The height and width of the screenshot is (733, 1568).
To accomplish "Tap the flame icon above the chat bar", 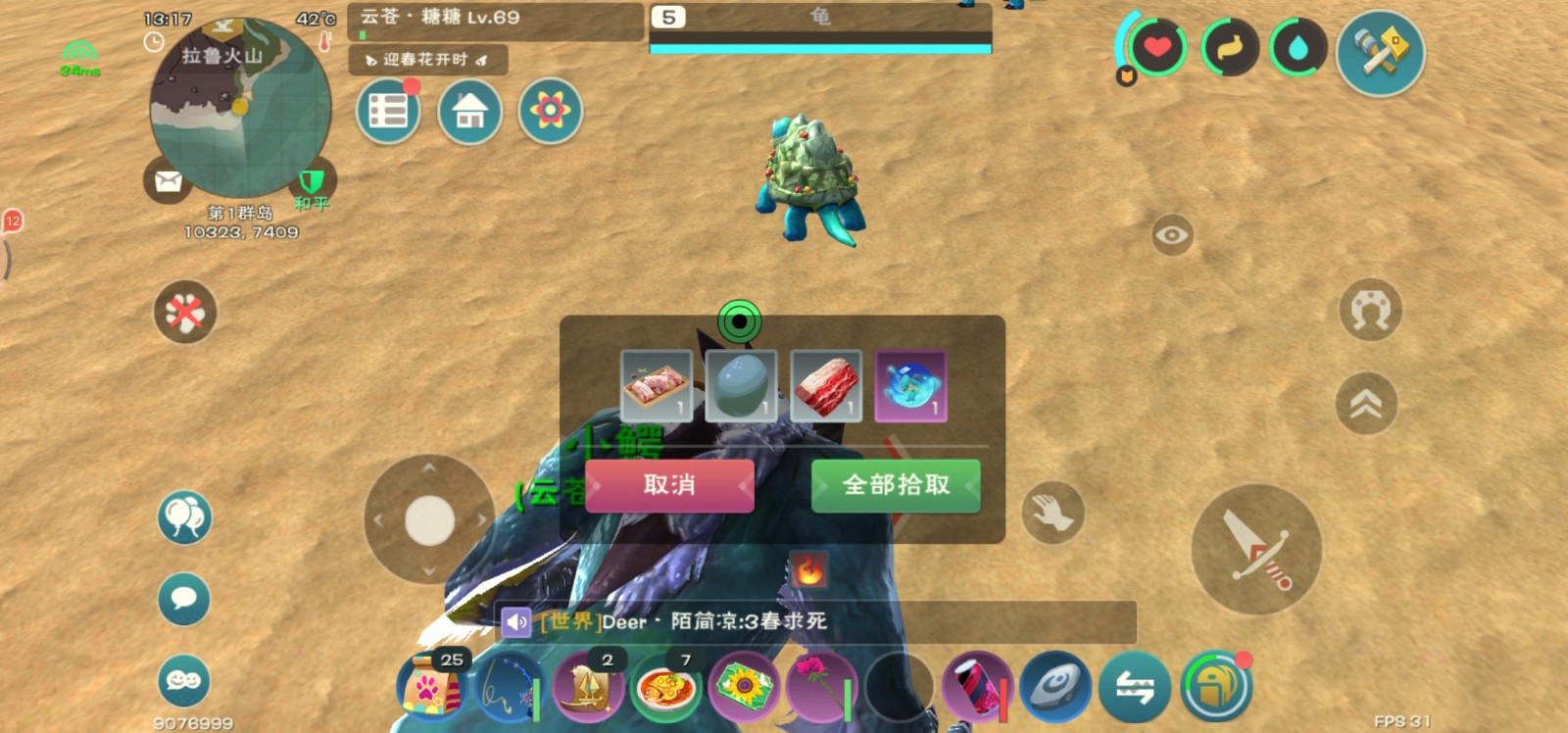I will 809,566.
